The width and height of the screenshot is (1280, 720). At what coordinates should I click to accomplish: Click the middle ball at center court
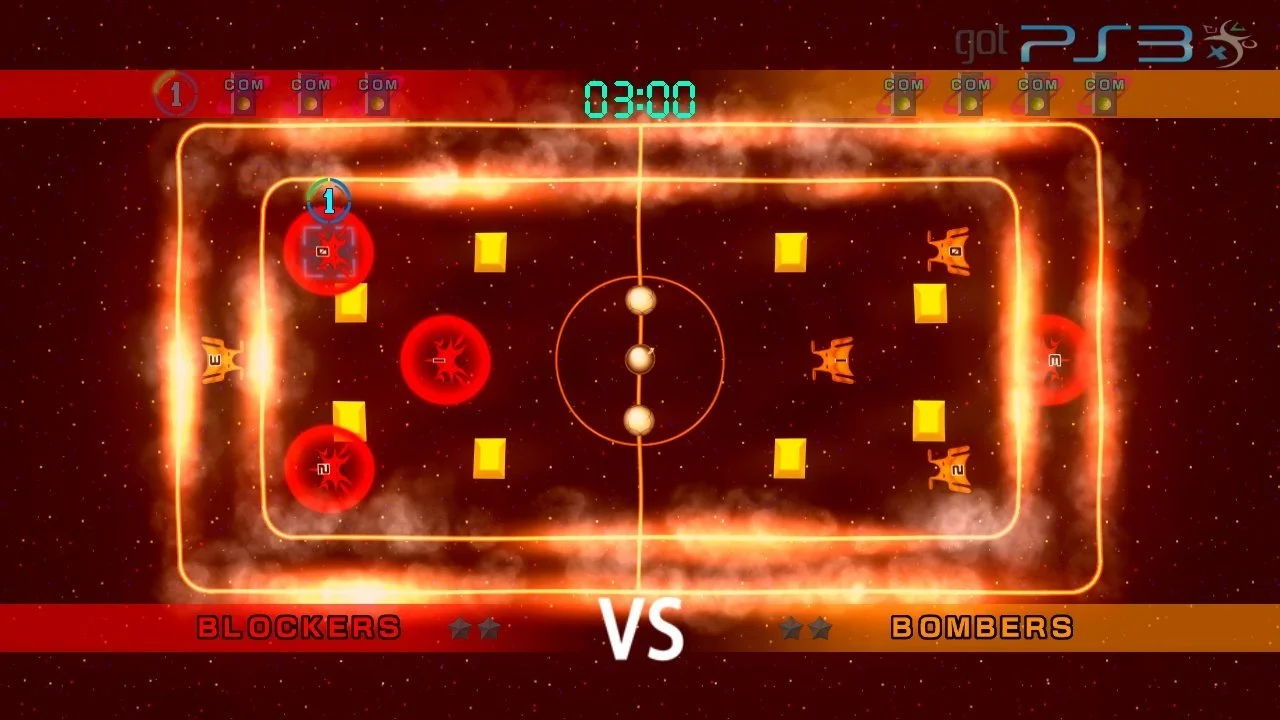click(640, 357)
